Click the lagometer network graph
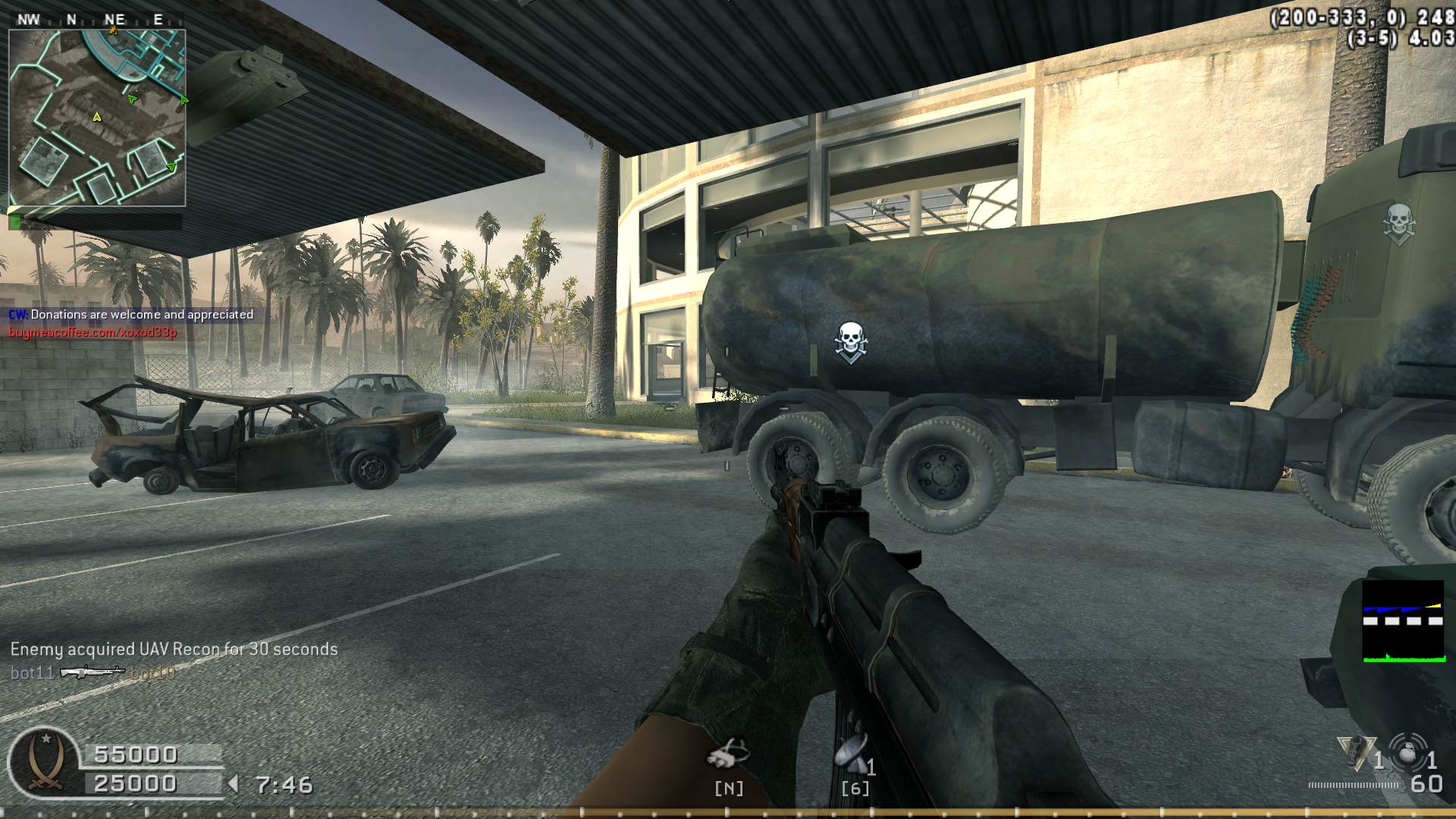The width and height of the screenshot is (1456, 819). tap(1402, 622)
